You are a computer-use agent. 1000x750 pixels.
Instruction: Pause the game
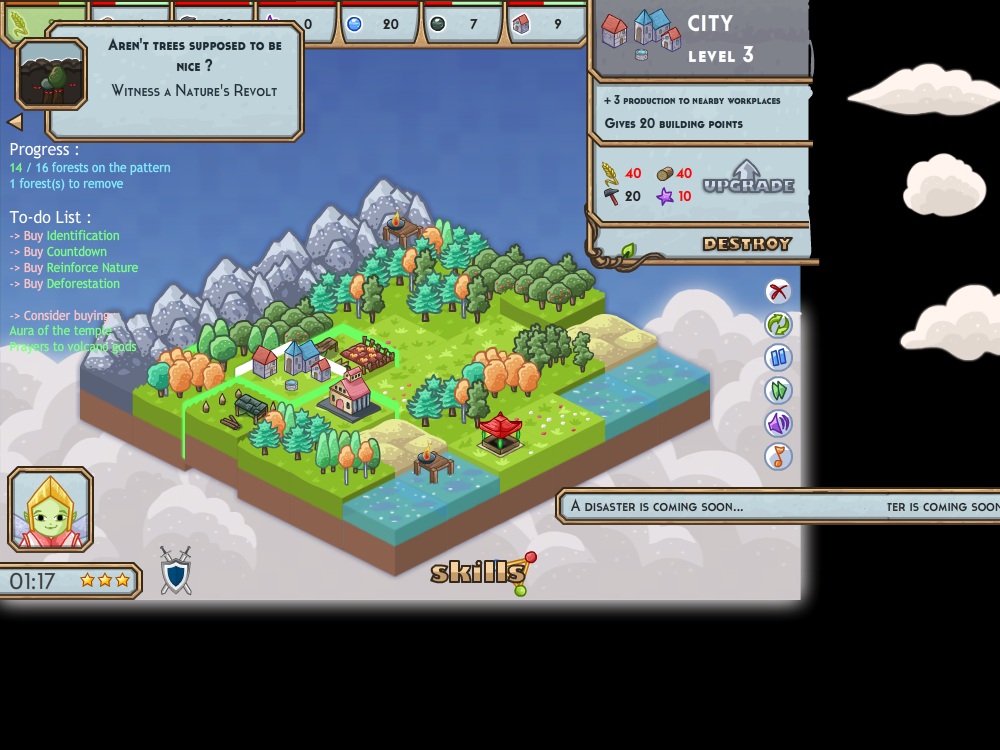pos(778,357)
